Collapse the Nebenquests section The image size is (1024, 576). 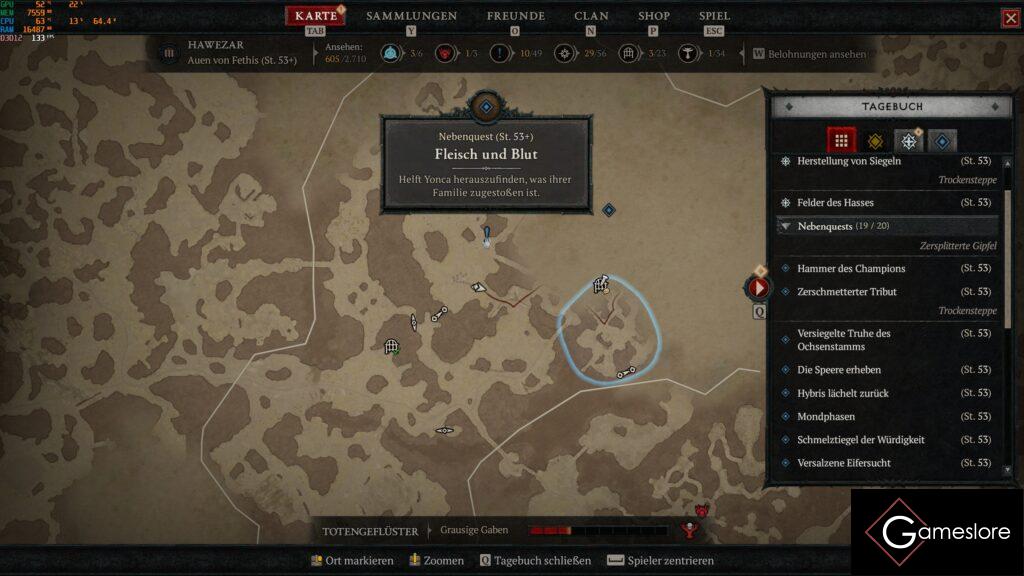pyautogui.click(x=786, y=227)
